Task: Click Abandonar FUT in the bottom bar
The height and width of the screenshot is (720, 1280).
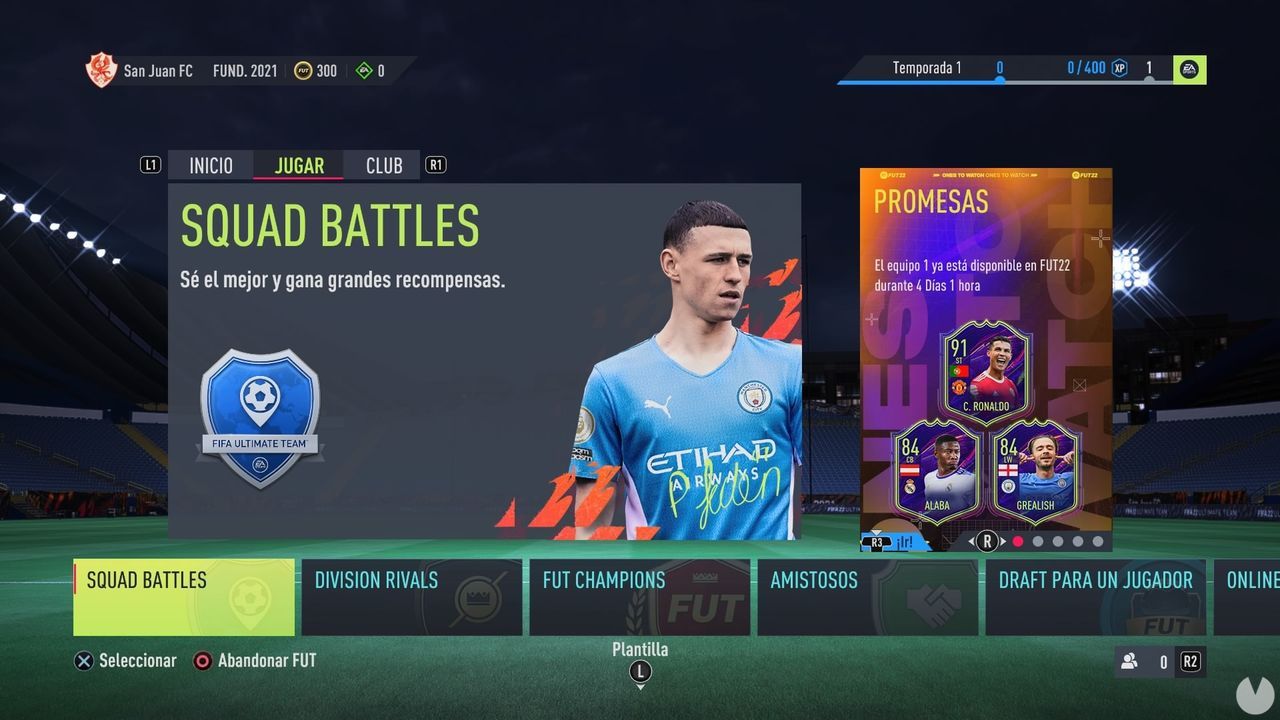Action: coord(261,661)
